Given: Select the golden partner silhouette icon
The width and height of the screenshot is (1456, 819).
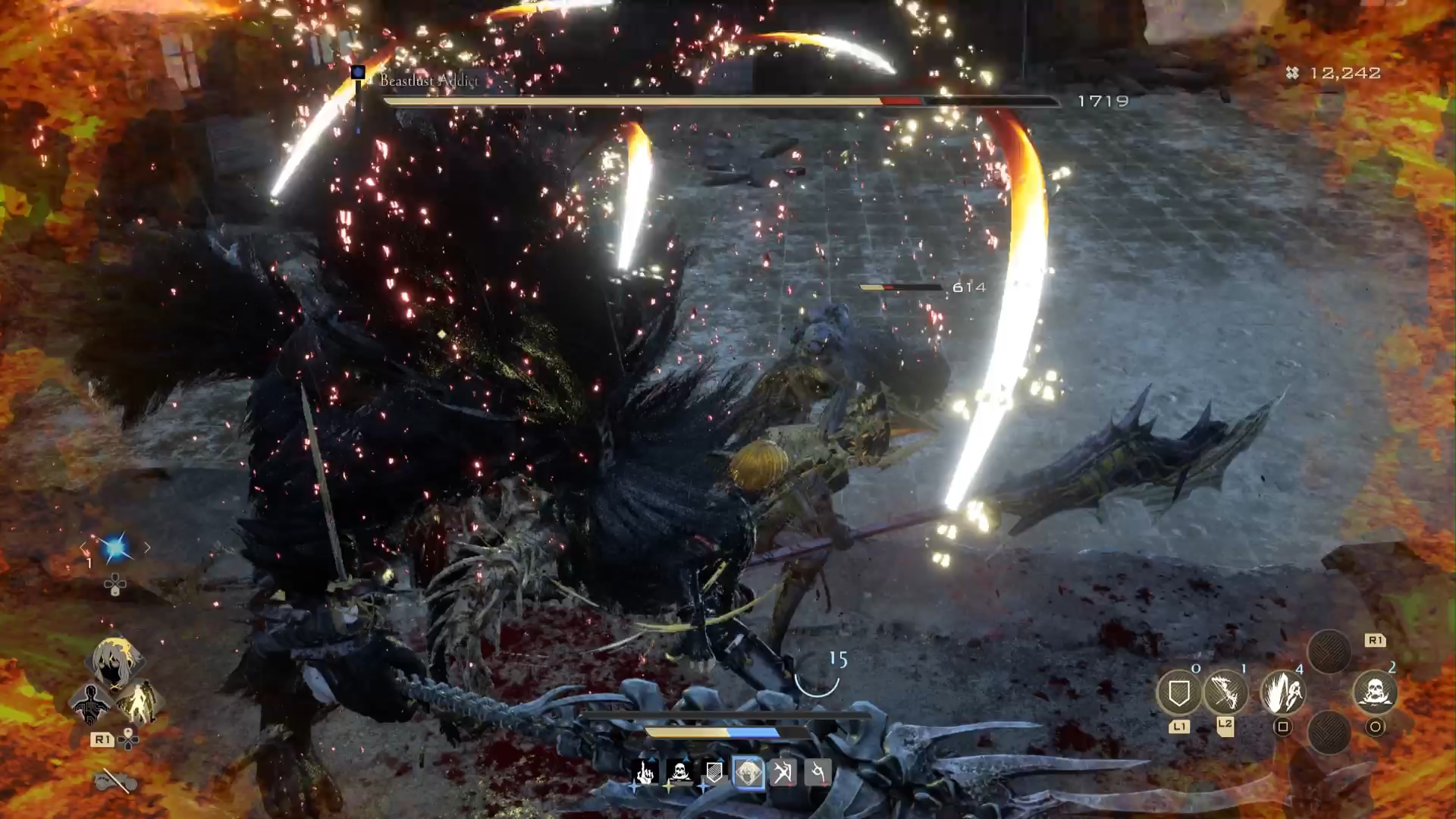Looking at the screenshot, I should pos(139,703).
